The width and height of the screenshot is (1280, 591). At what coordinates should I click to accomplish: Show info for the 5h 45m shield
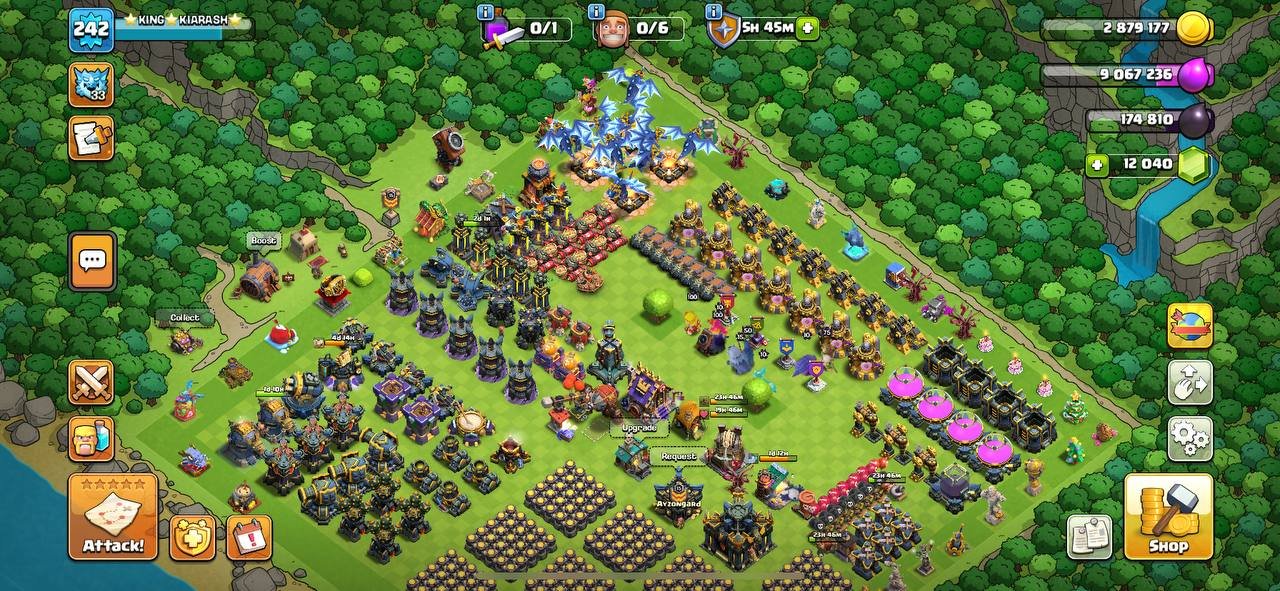point(714,12)
